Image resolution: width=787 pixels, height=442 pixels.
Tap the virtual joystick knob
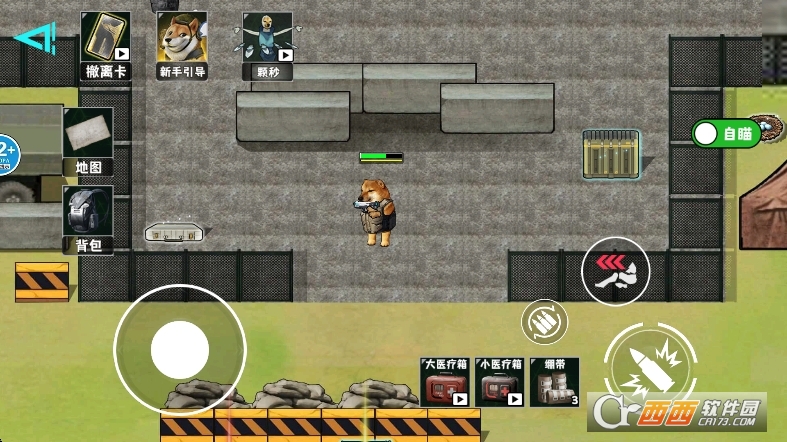coord(179,350)
